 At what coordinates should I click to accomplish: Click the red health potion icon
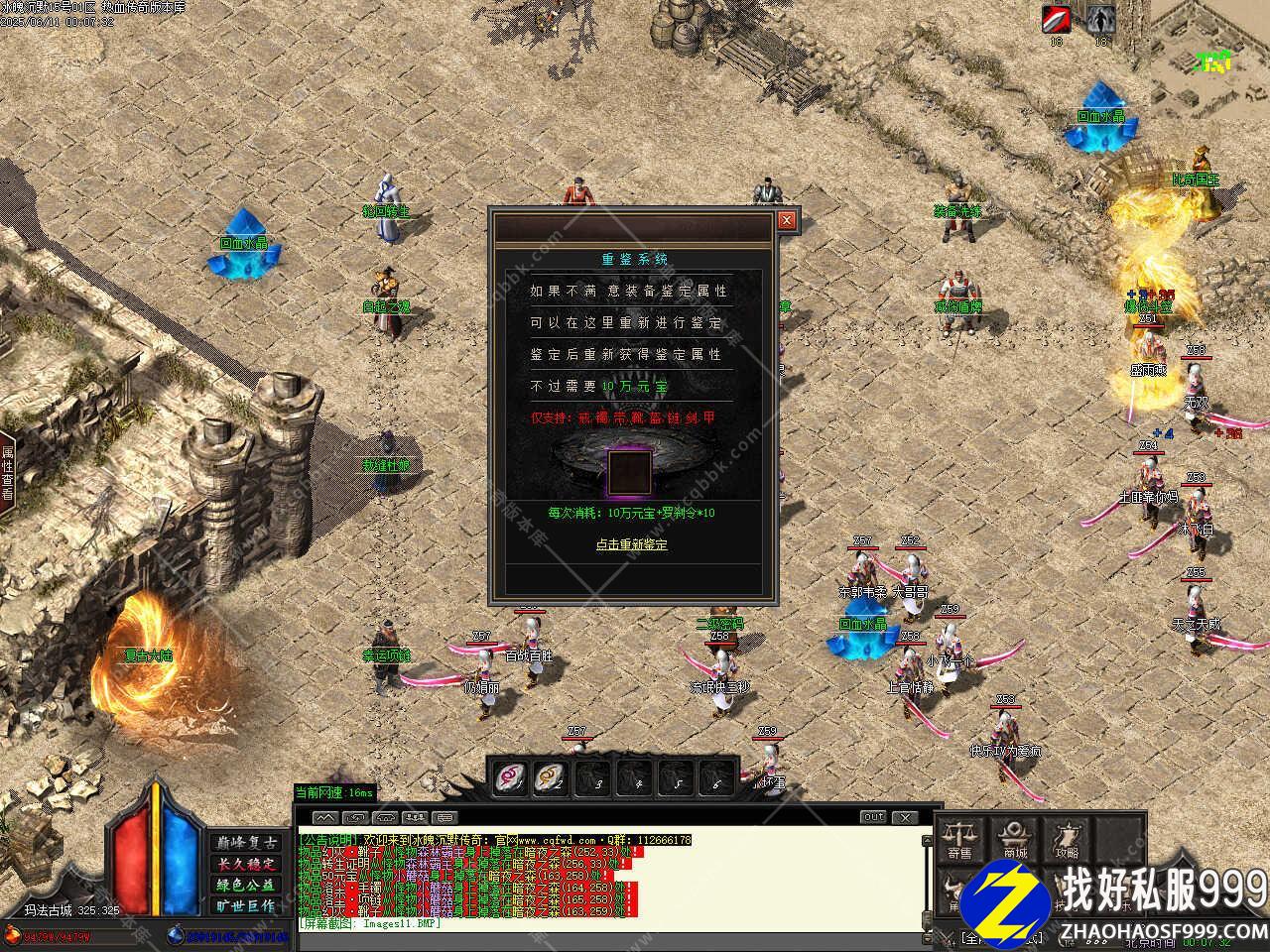point(13,934)
